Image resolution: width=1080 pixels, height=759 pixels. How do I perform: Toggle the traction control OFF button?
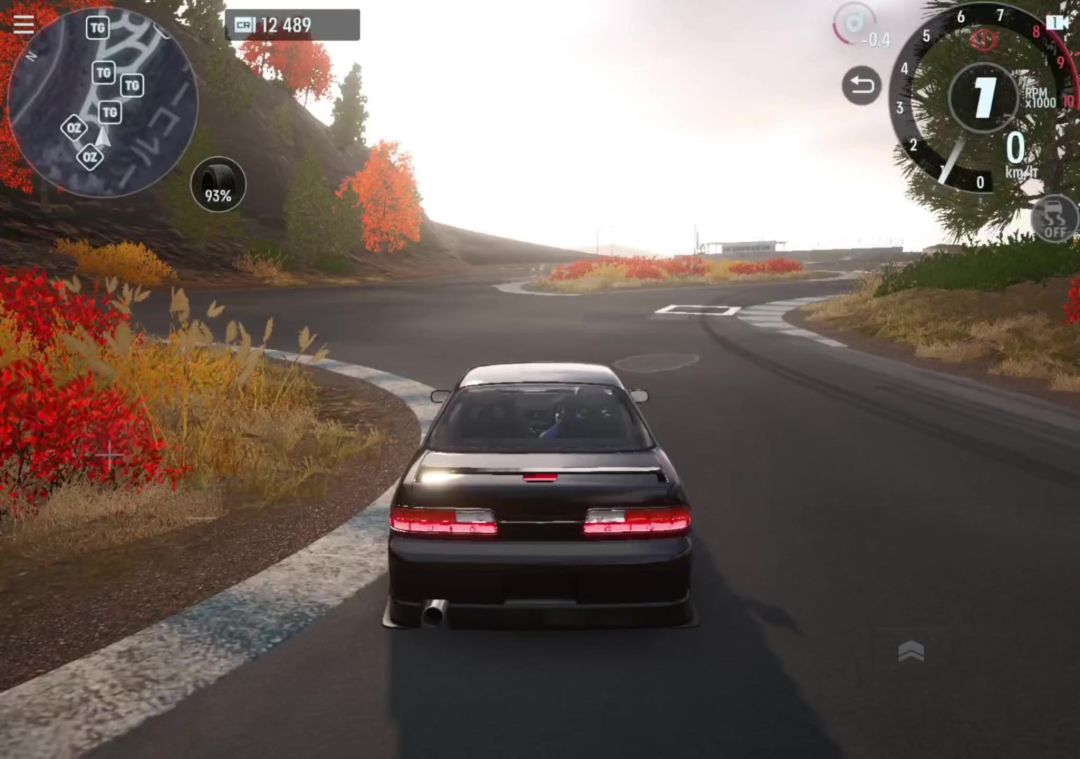coord(1054,218)
